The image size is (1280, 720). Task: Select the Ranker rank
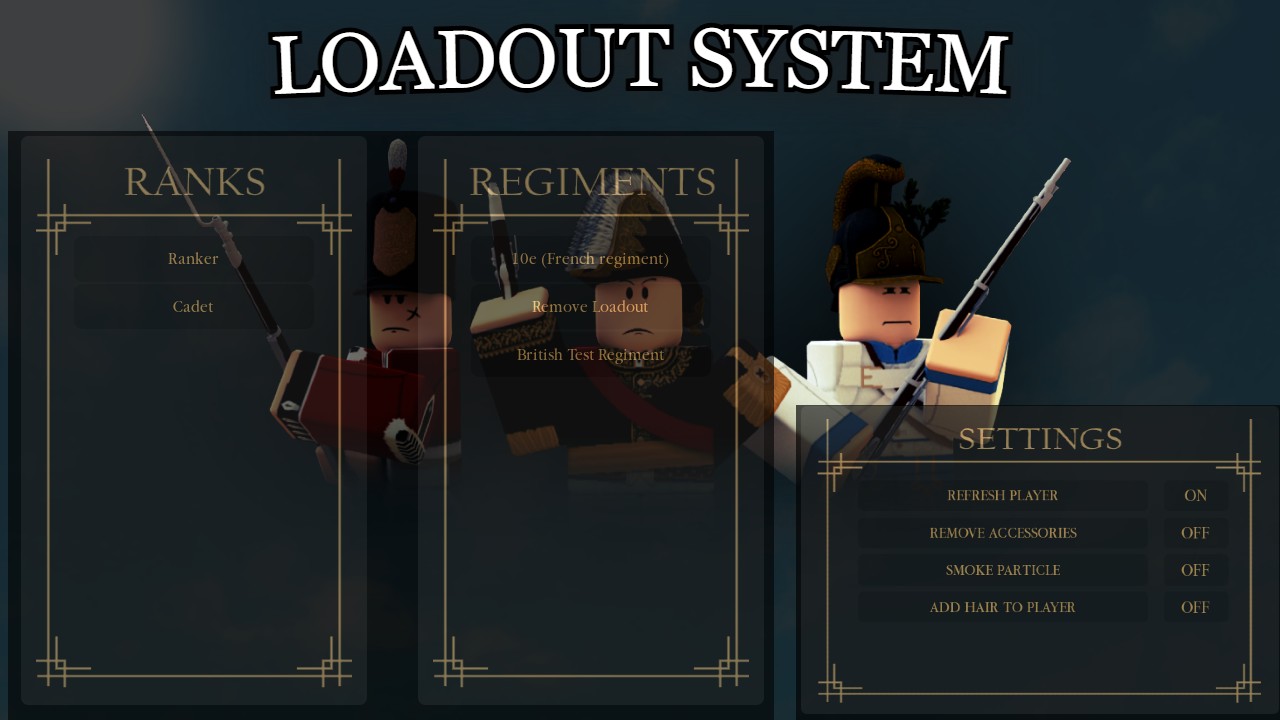pyautogui.click(x=192, y=258)
